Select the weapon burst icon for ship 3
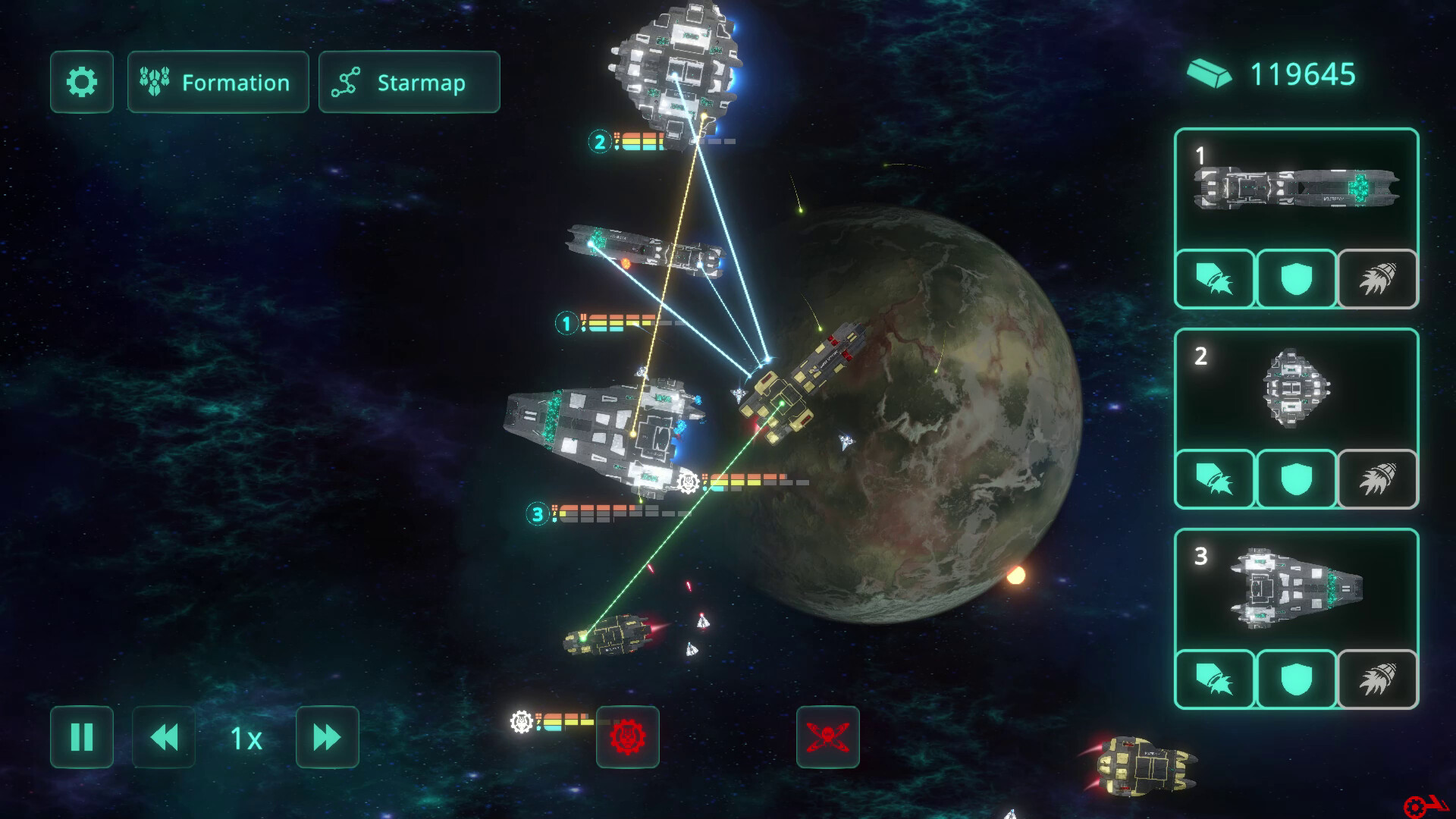The width and height of the screenshot is (1456, 819). [x=1214, y=680]
